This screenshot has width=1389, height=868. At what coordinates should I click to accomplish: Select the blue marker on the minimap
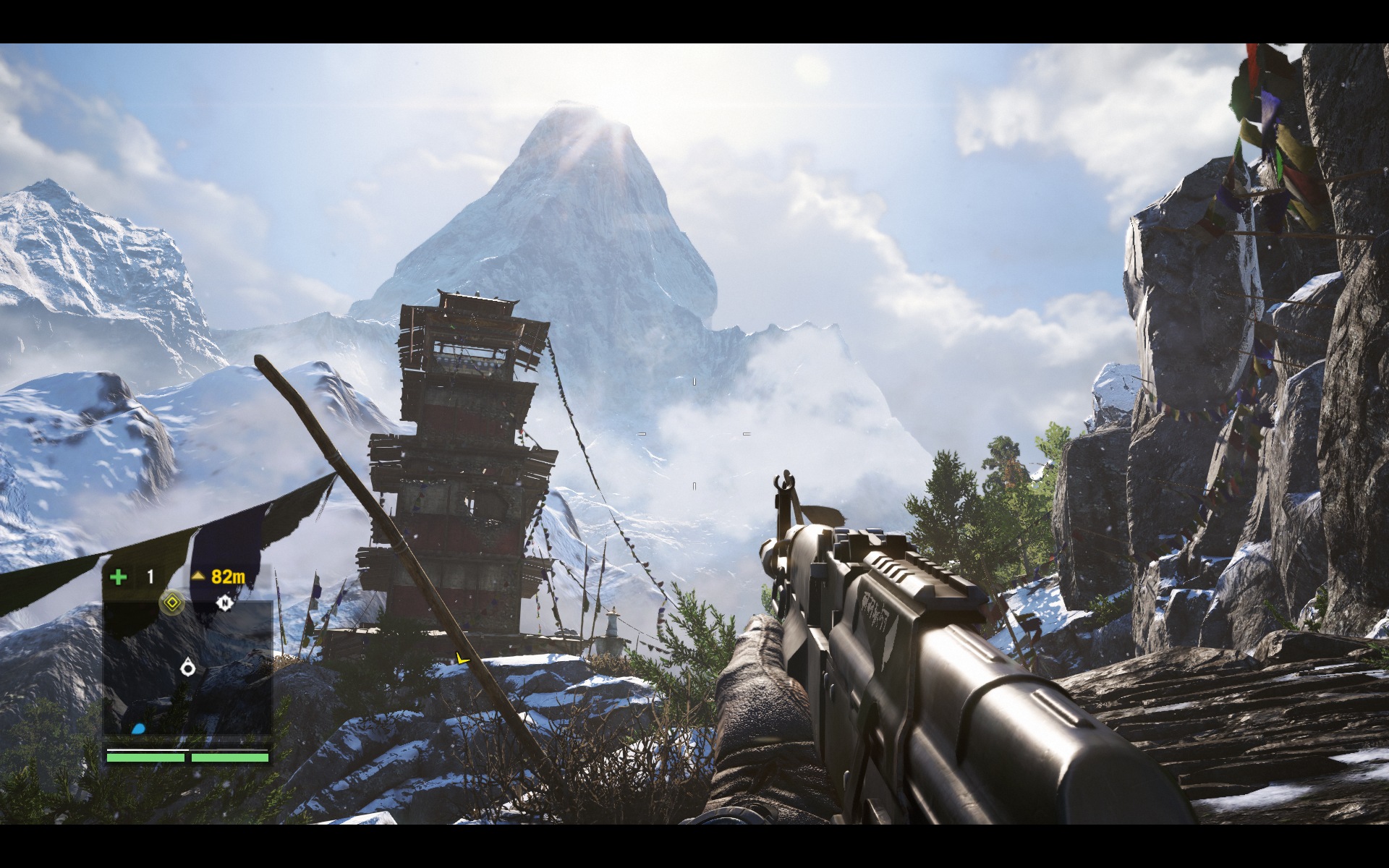pos(139,728)
